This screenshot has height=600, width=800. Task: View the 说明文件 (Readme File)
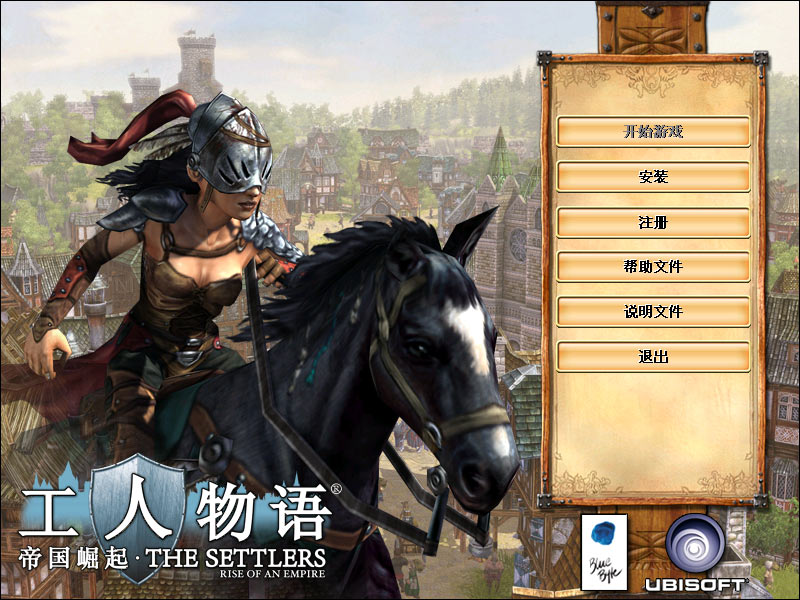[653, 312]
